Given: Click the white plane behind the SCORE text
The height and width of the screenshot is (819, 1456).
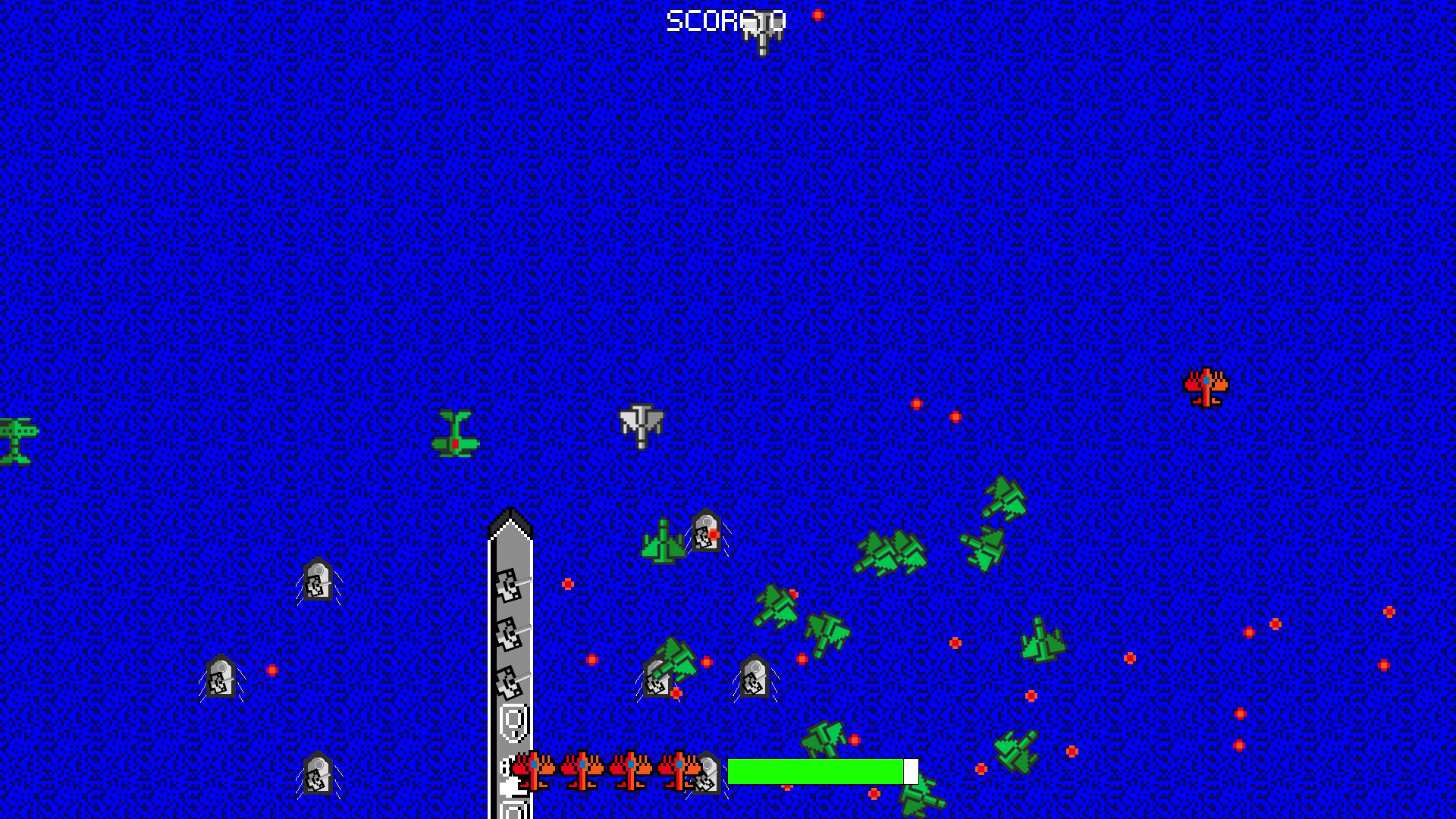Looking at the screenshot, I should 759,30.
